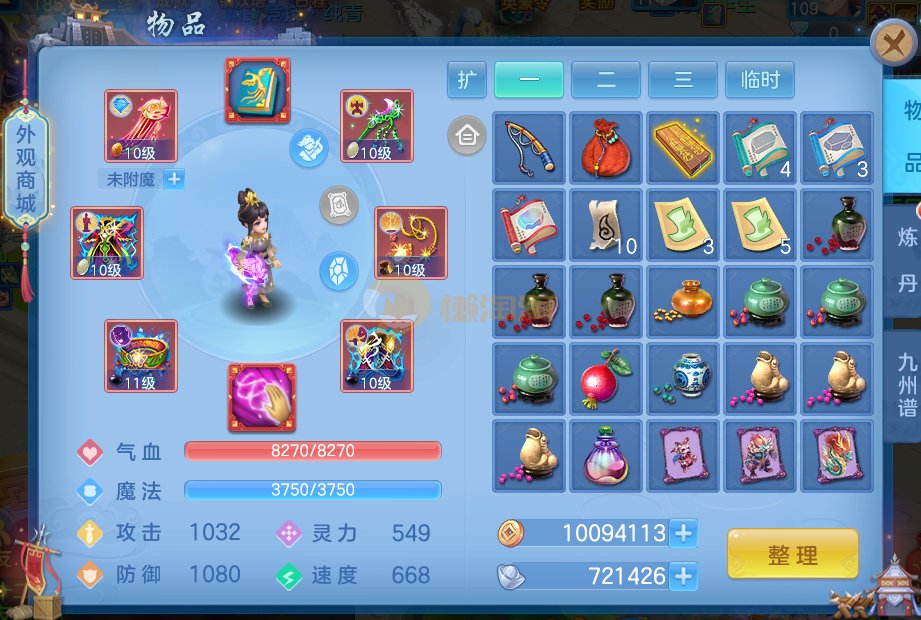Select the 11级 ring equipment slot

tap(141, 356)
